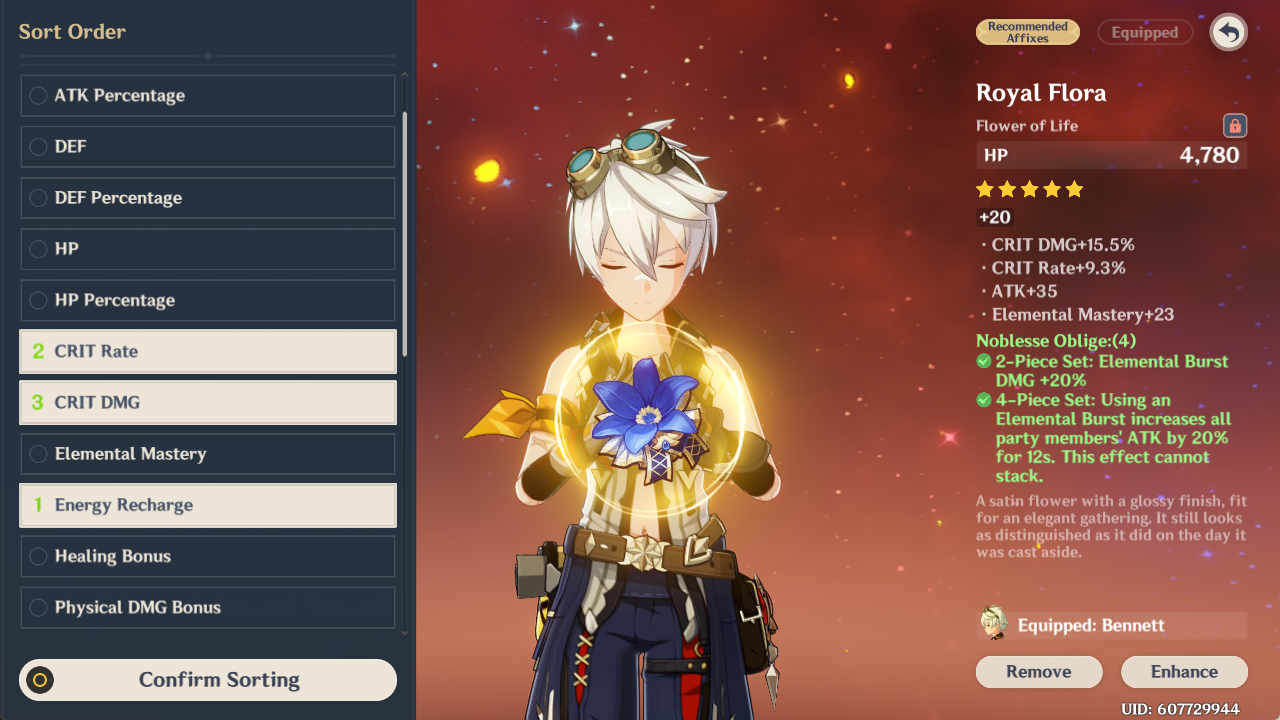Select ATK Percentage sort option
Viewport: 1280px width, 720px height.
coord(208,96)
